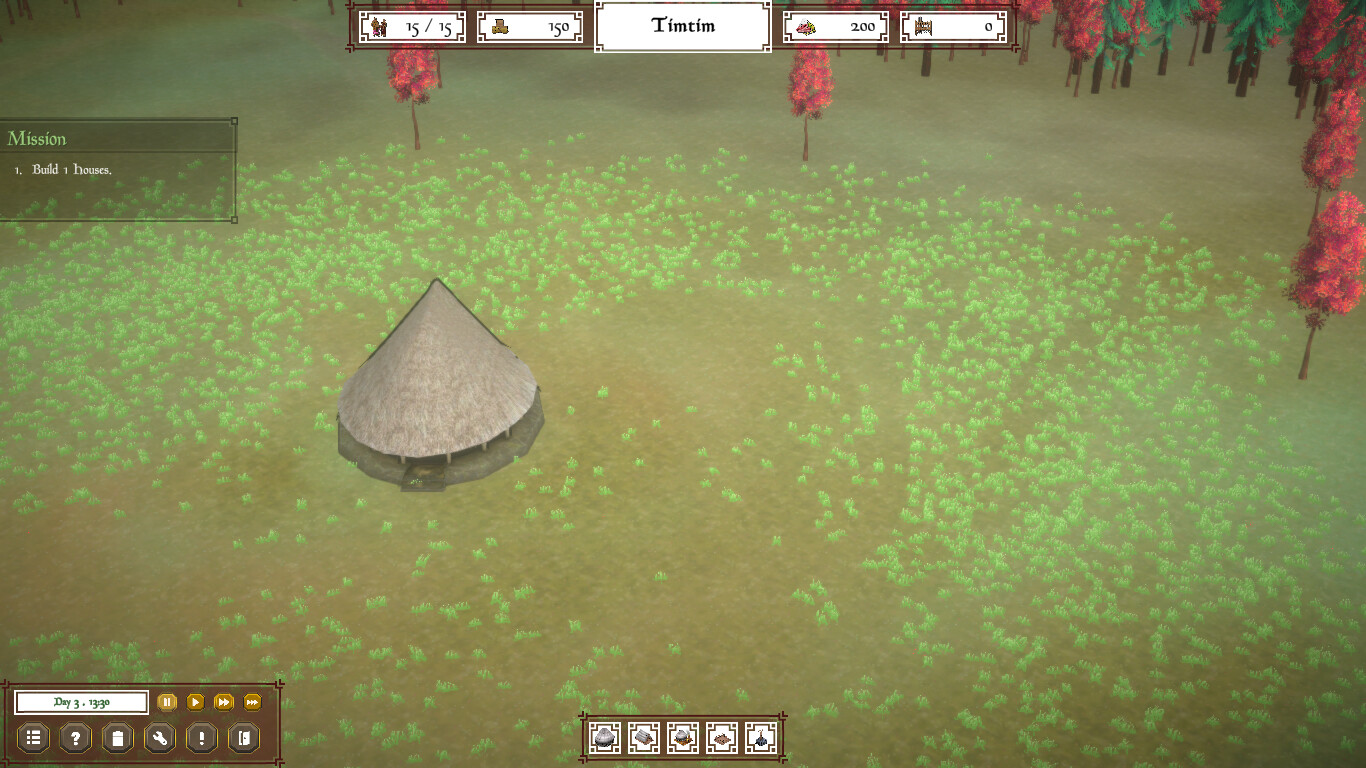
Task: View alerts via the exclamation icon
Action: pyautogui.click(x=200, y=738)
